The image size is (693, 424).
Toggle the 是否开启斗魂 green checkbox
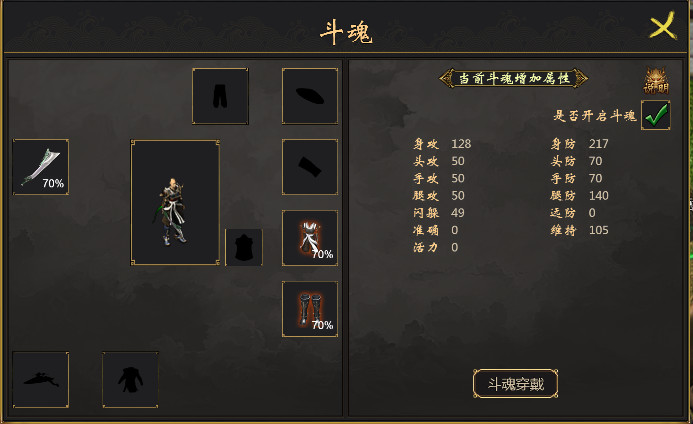coord(656,115)
